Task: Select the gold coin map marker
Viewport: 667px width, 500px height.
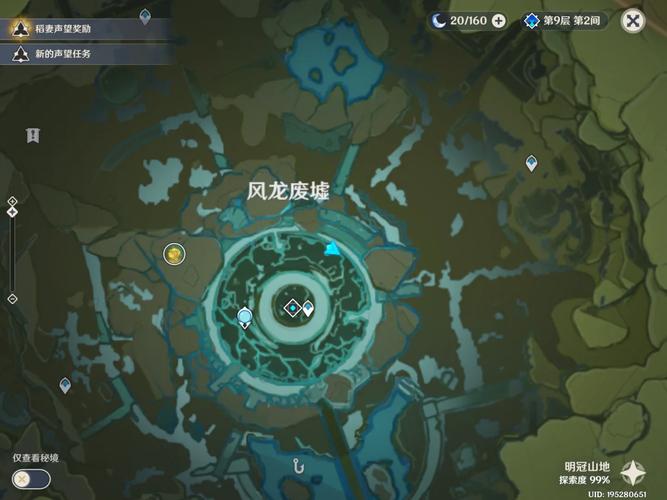Action: point(175,255)
